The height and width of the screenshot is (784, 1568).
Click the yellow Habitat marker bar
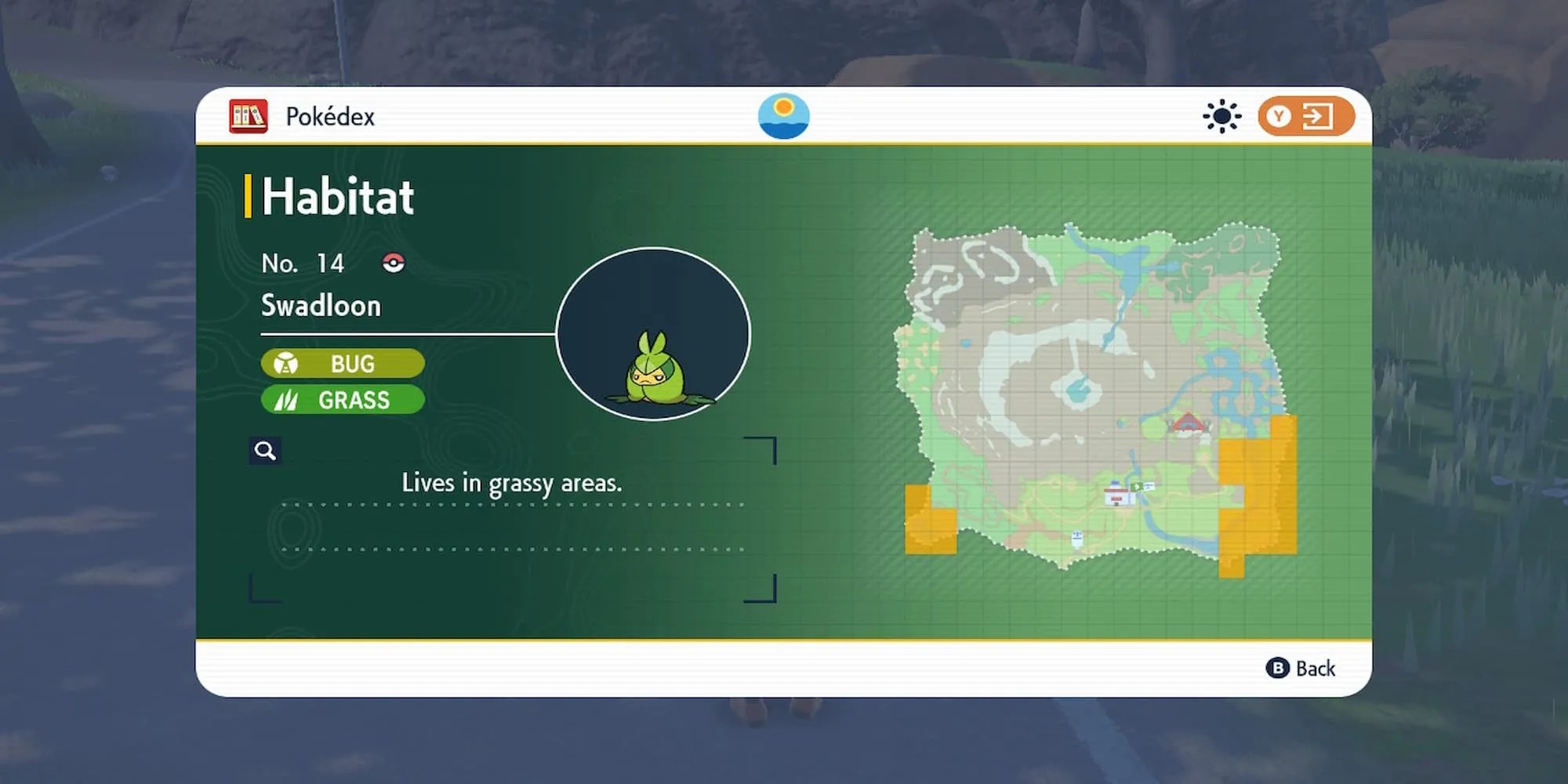[x=249, y=196]
